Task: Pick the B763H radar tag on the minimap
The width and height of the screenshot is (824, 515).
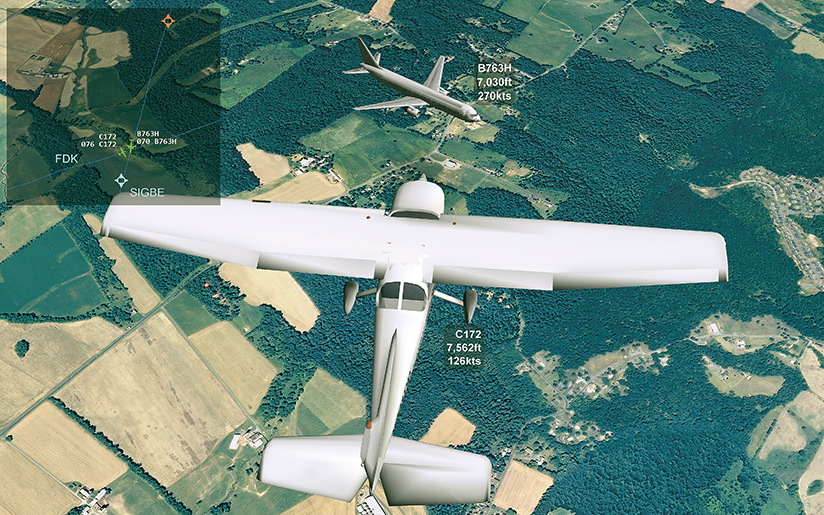Action: (156, 138)
